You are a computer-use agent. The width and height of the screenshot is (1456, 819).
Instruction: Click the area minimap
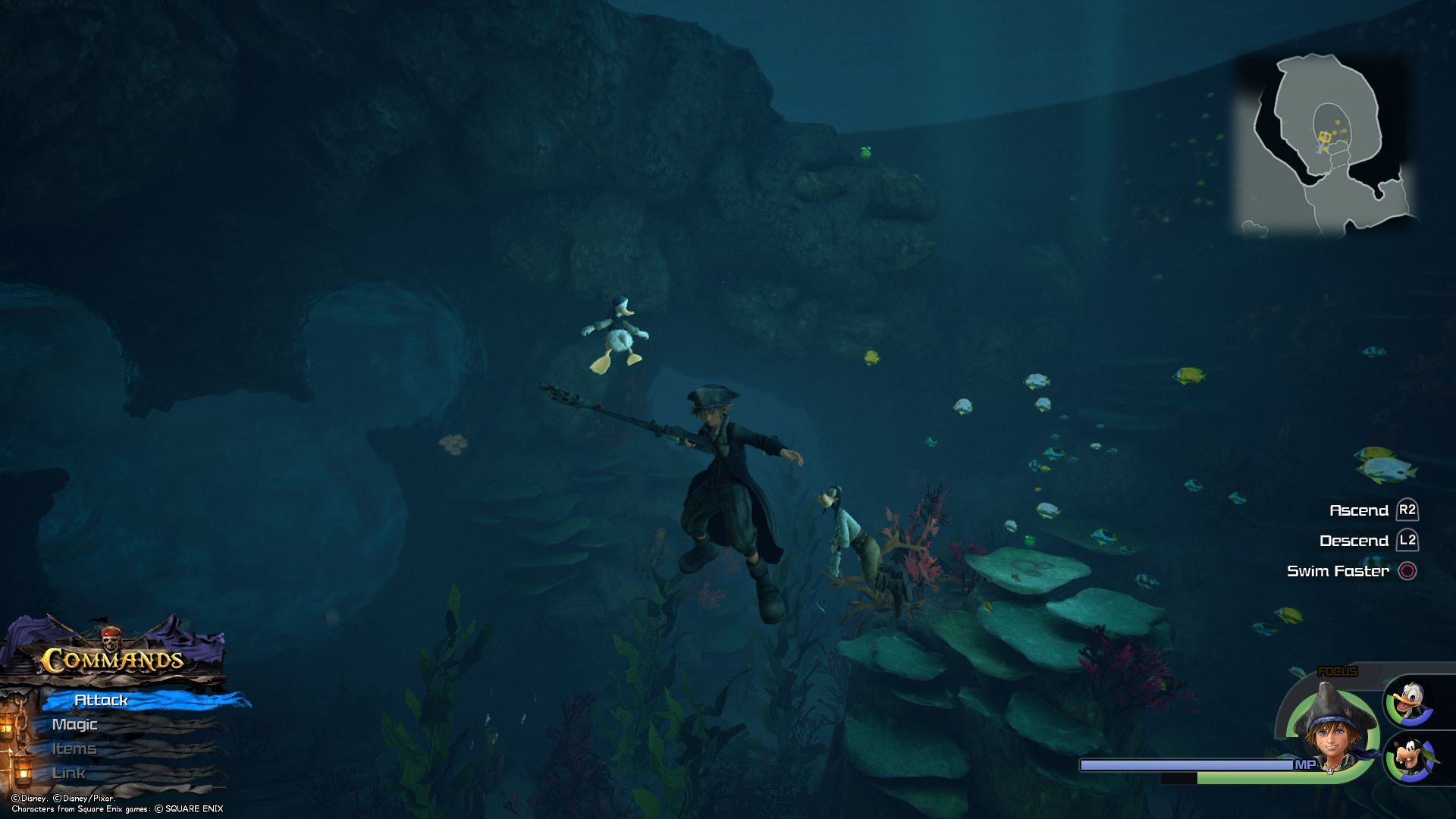(1328, 145)
